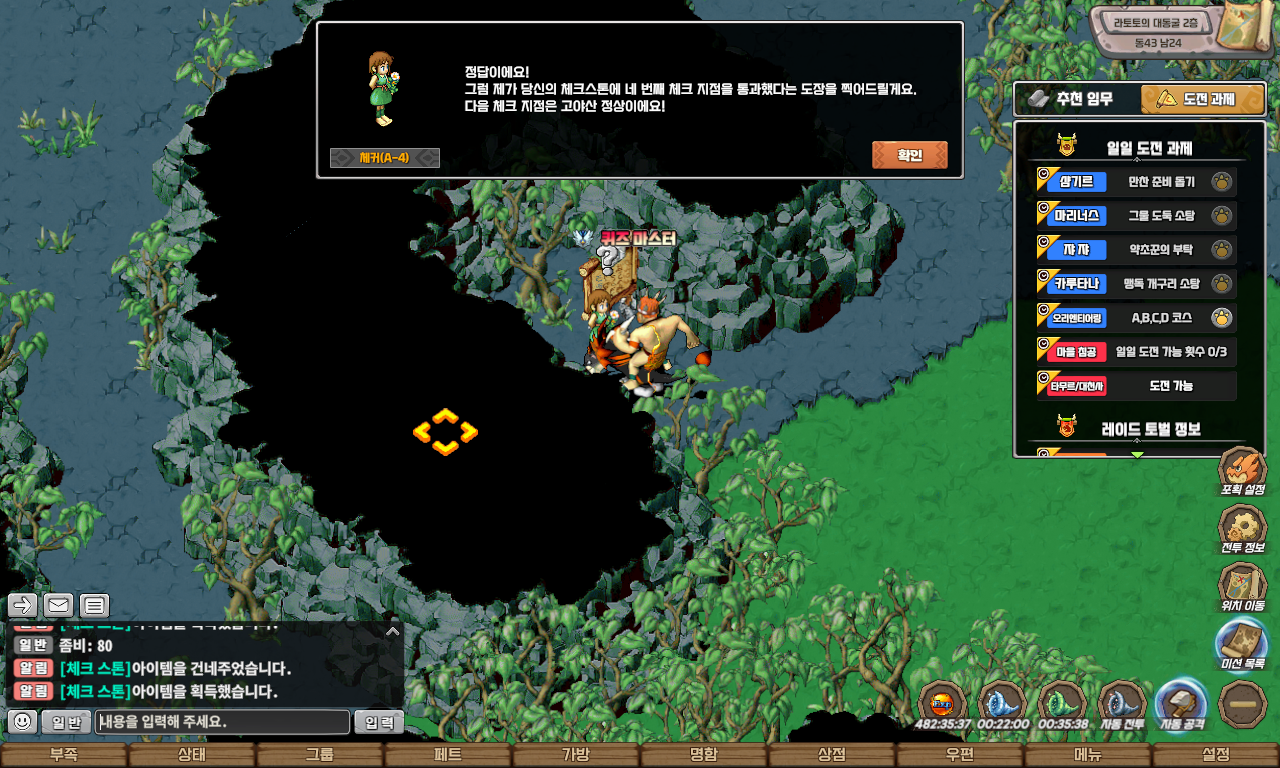The height and width of the screenshot is (768, 1280).
Task: Open the mail envelope button above chat
Action: pos(59,605)
